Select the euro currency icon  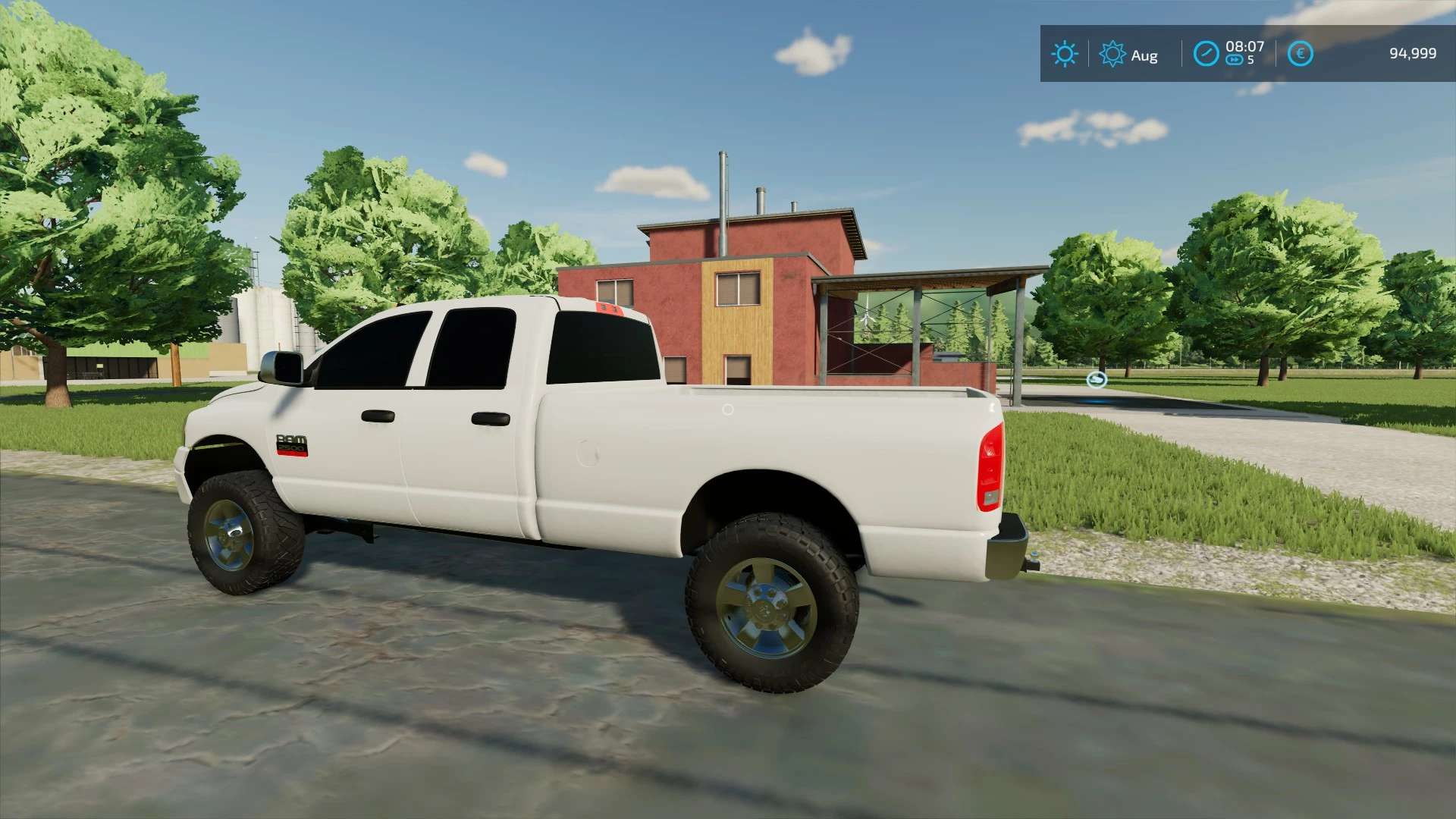pos(1300,54)
